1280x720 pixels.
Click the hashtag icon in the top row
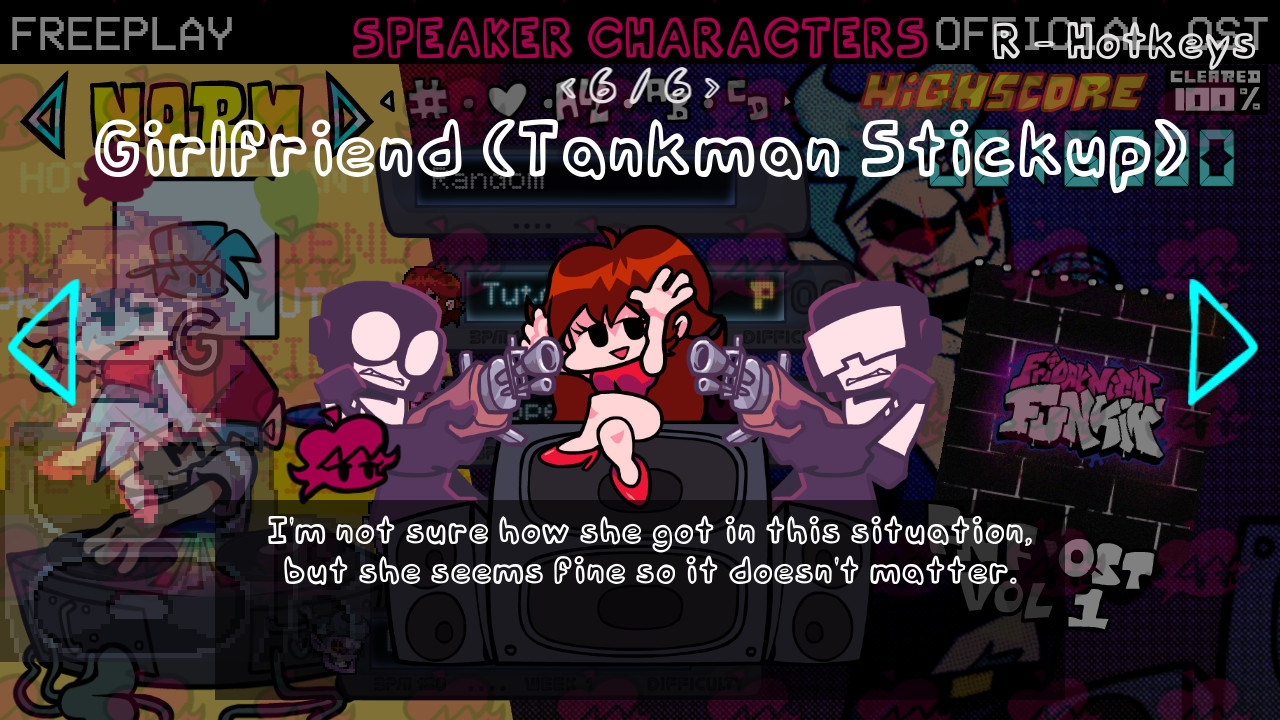(428, 97)
